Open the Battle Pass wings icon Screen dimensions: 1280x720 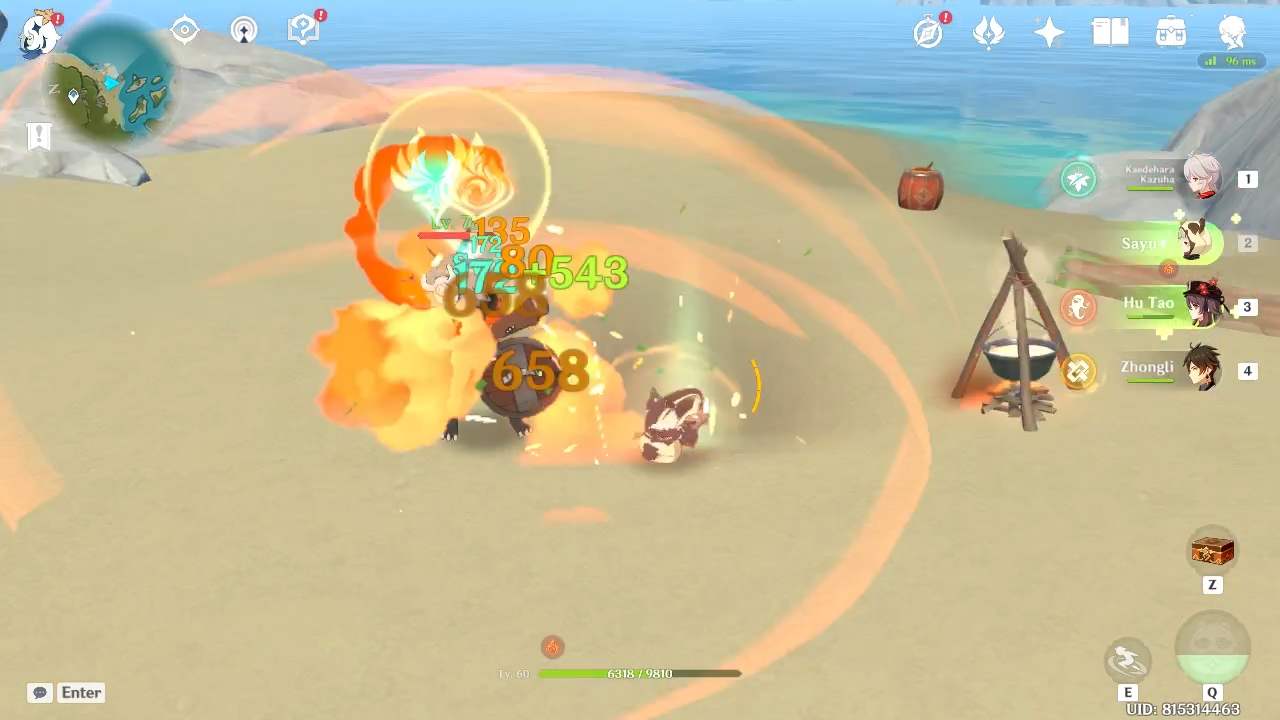986,32
